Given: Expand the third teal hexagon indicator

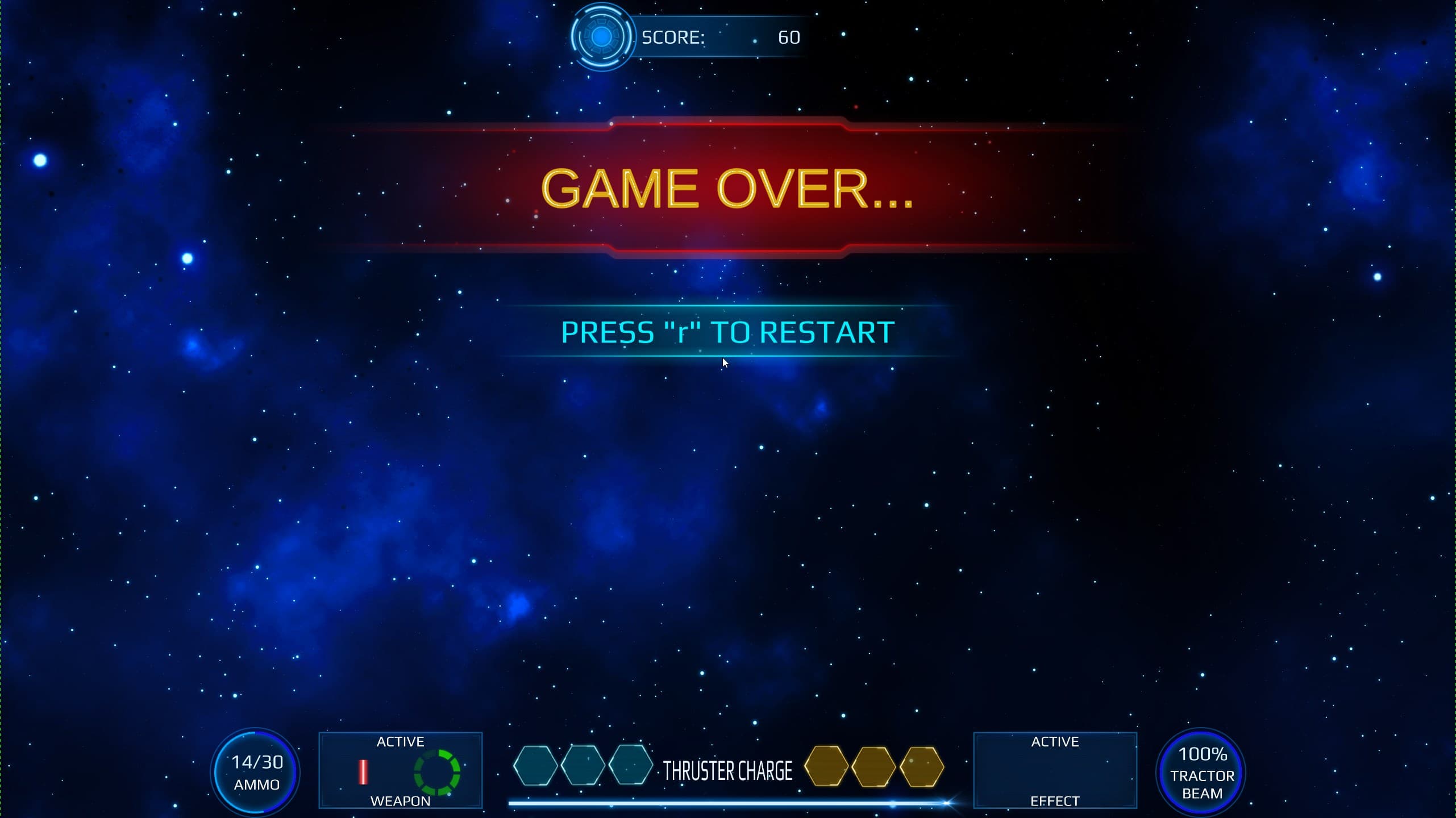Looking at the screenshot, I should (631, 766).
